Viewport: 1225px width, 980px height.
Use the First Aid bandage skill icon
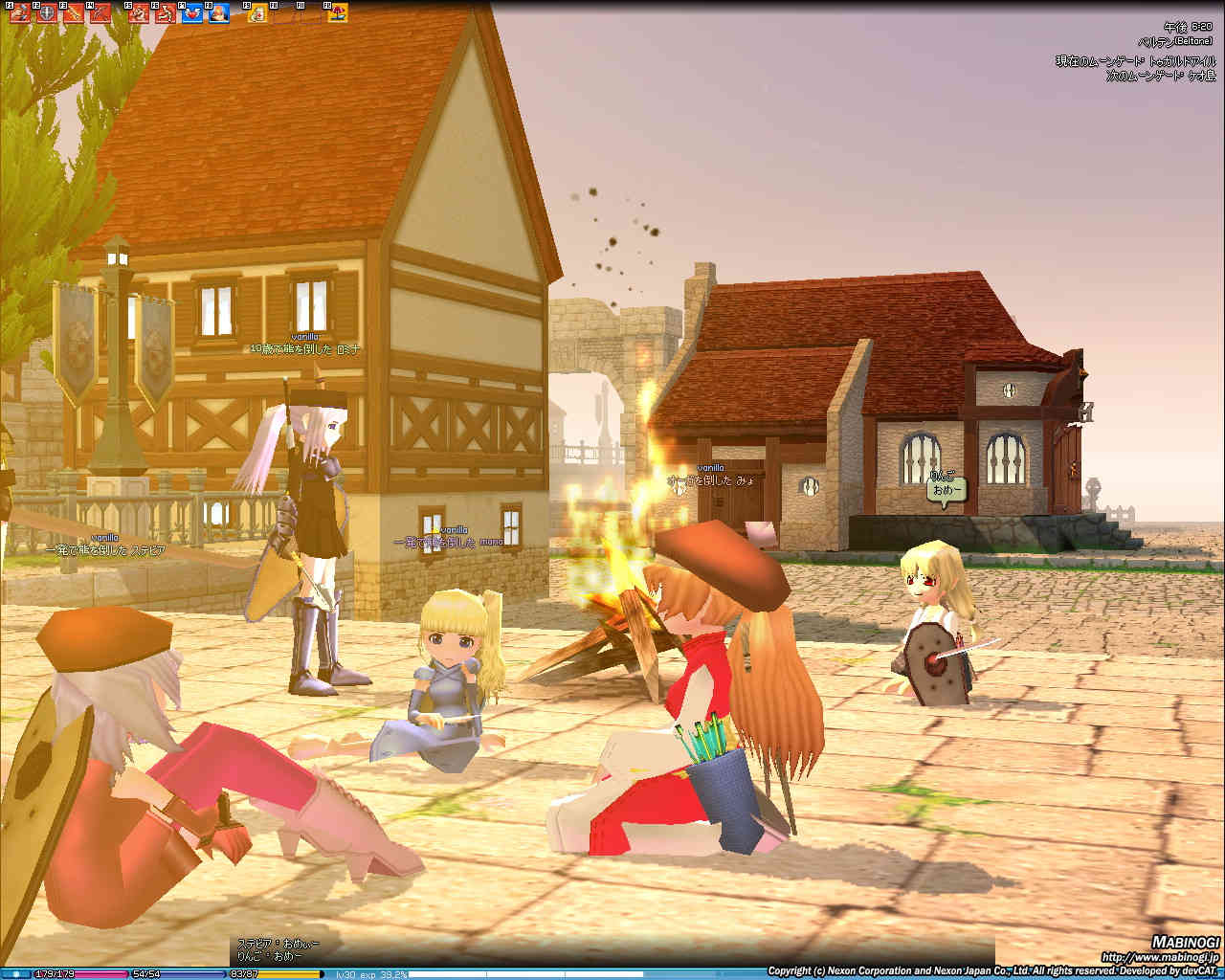click(257, 13)
